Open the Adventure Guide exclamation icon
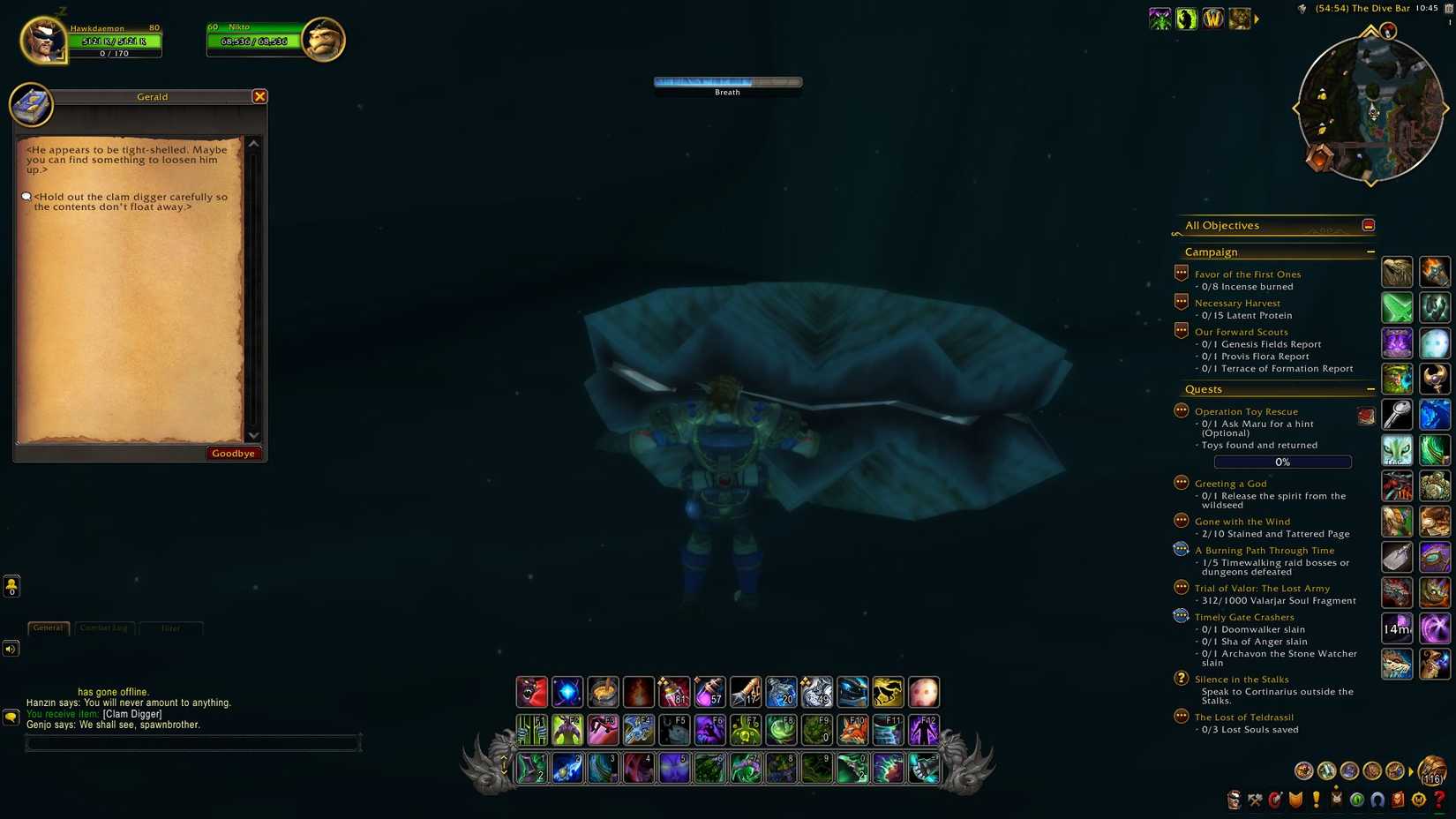This screenshot has width=1456, height=819. coord(1315,800)
